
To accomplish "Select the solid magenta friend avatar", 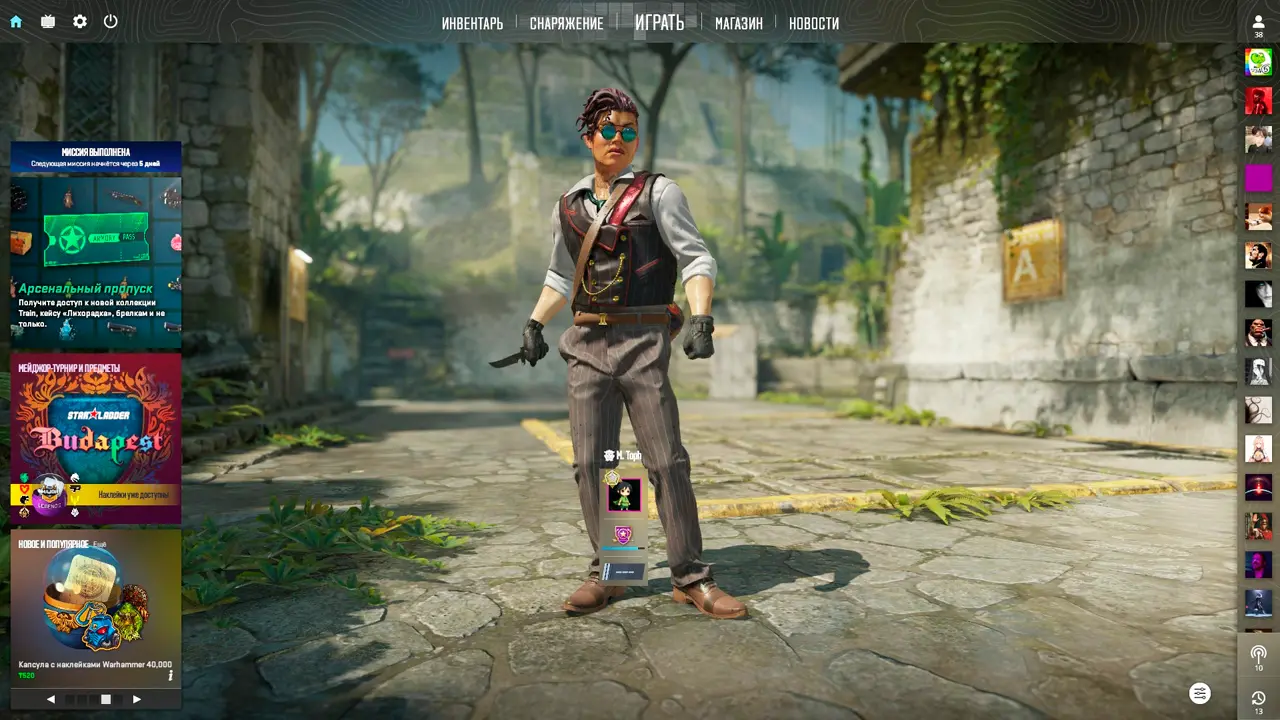I will click(1258, 178).
